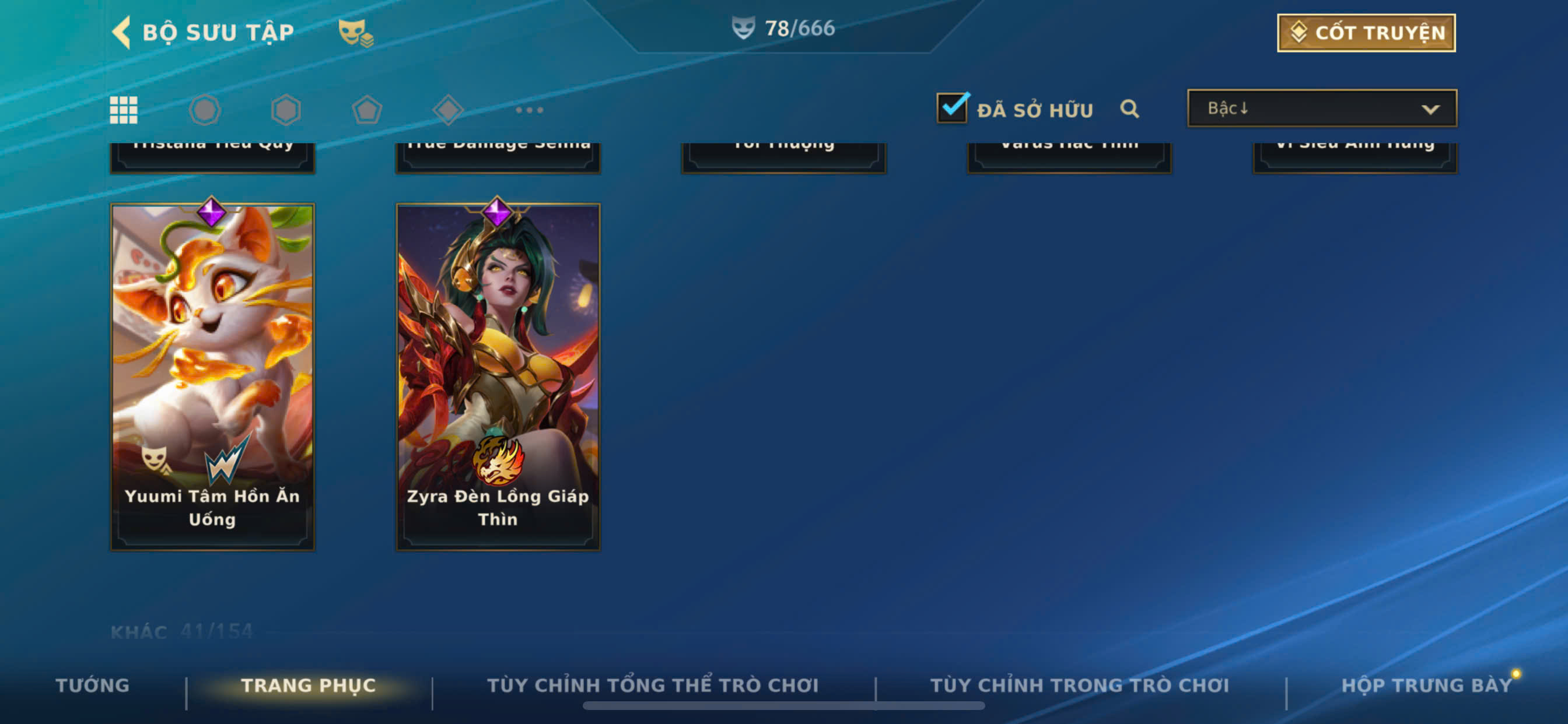Screen dimensions: 1568x724
Task: Switch to the Tướng tab
Action: point(93,685)
